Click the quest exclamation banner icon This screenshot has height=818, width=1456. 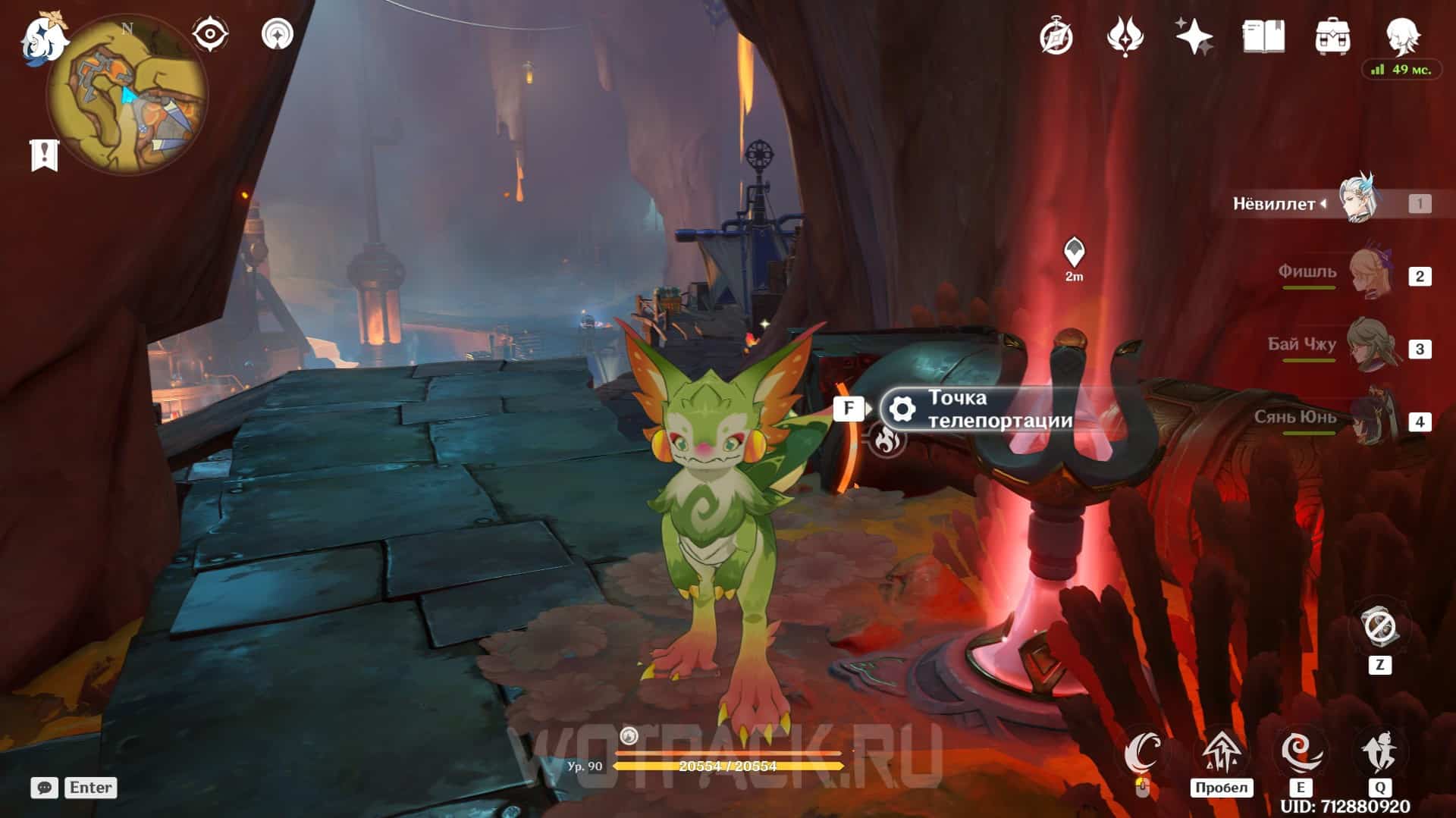[44, 155]
